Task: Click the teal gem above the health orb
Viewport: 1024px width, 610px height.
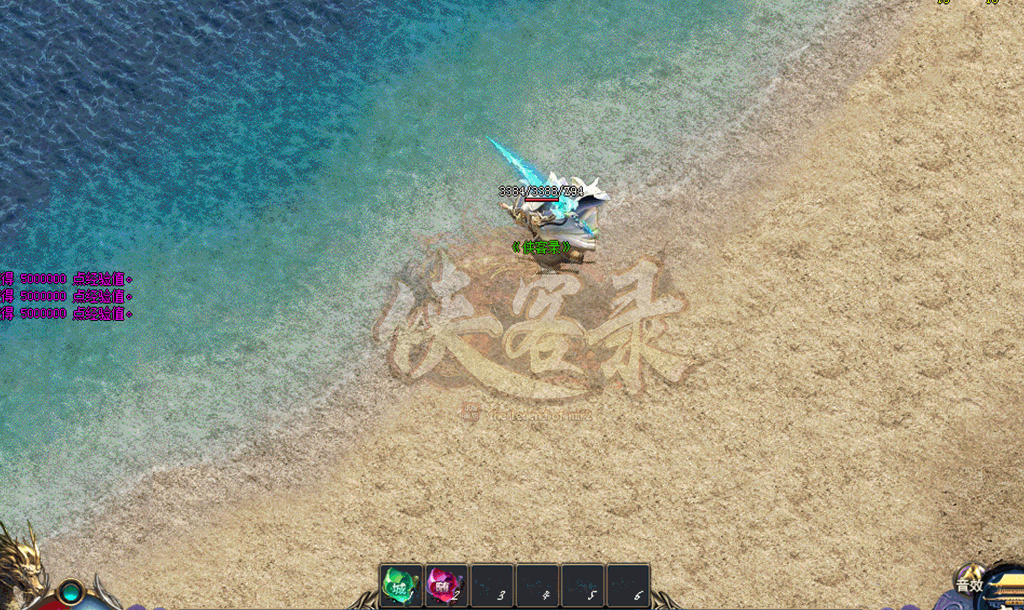Action: [71, 592]
